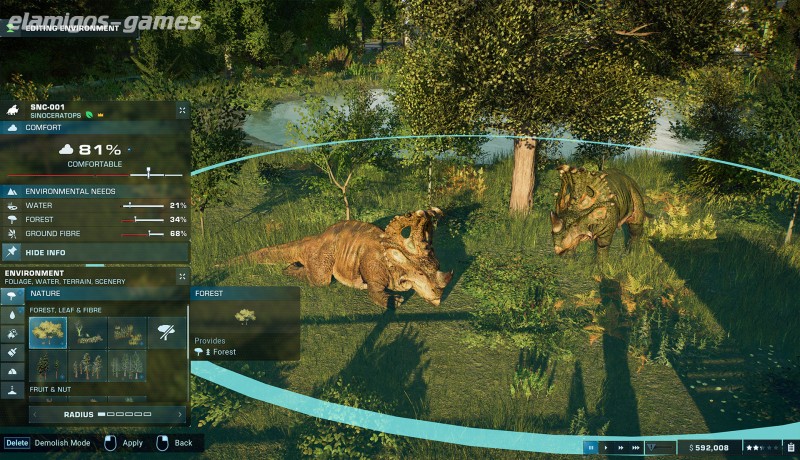This screenshot has width=800, height=460.
Task: Increase the brush radius with right arrow
Action: (177, 414)
